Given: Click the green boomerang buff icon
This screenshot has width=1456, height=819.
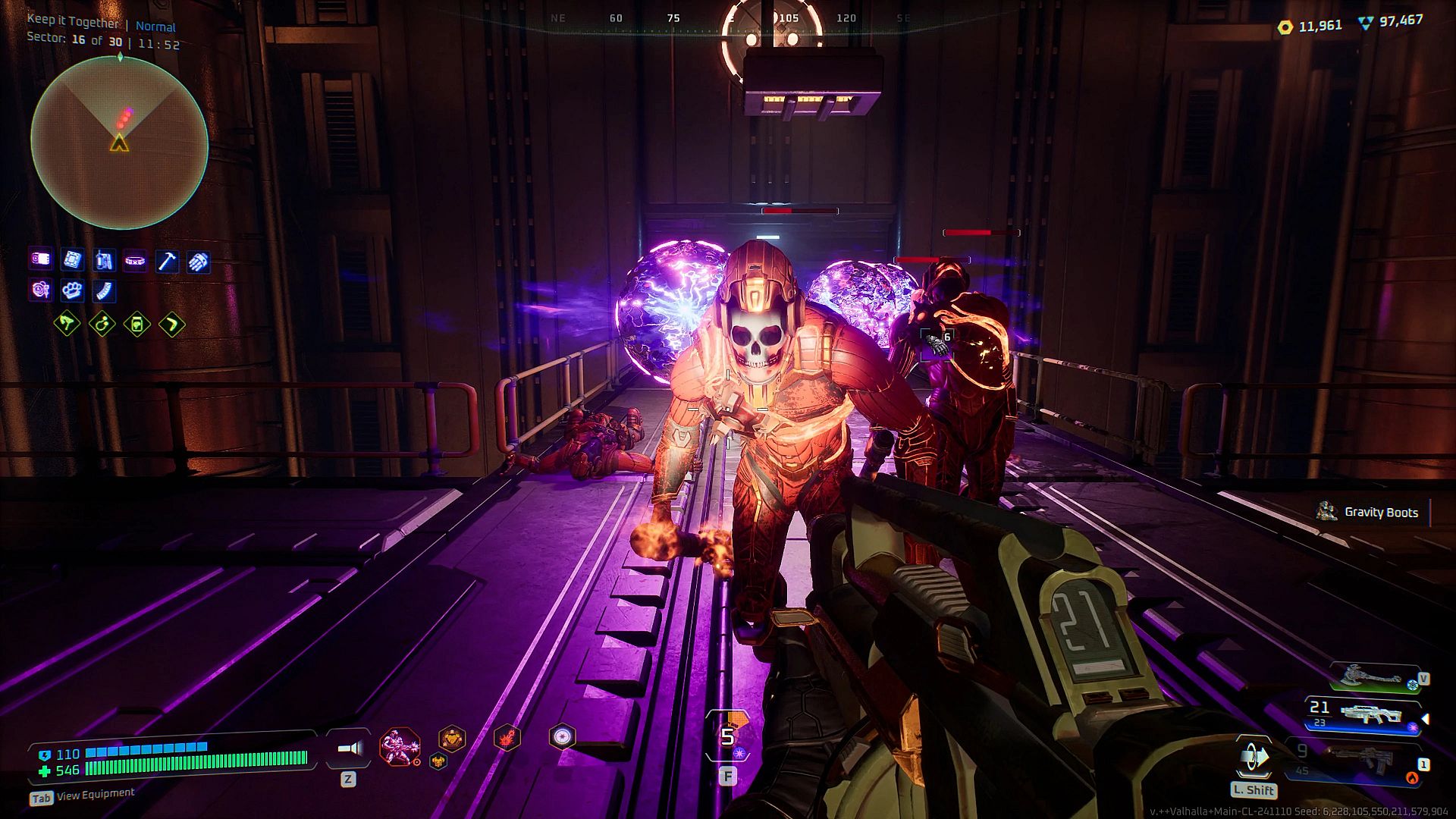Looking at the screenshot, I should point(172,325).
